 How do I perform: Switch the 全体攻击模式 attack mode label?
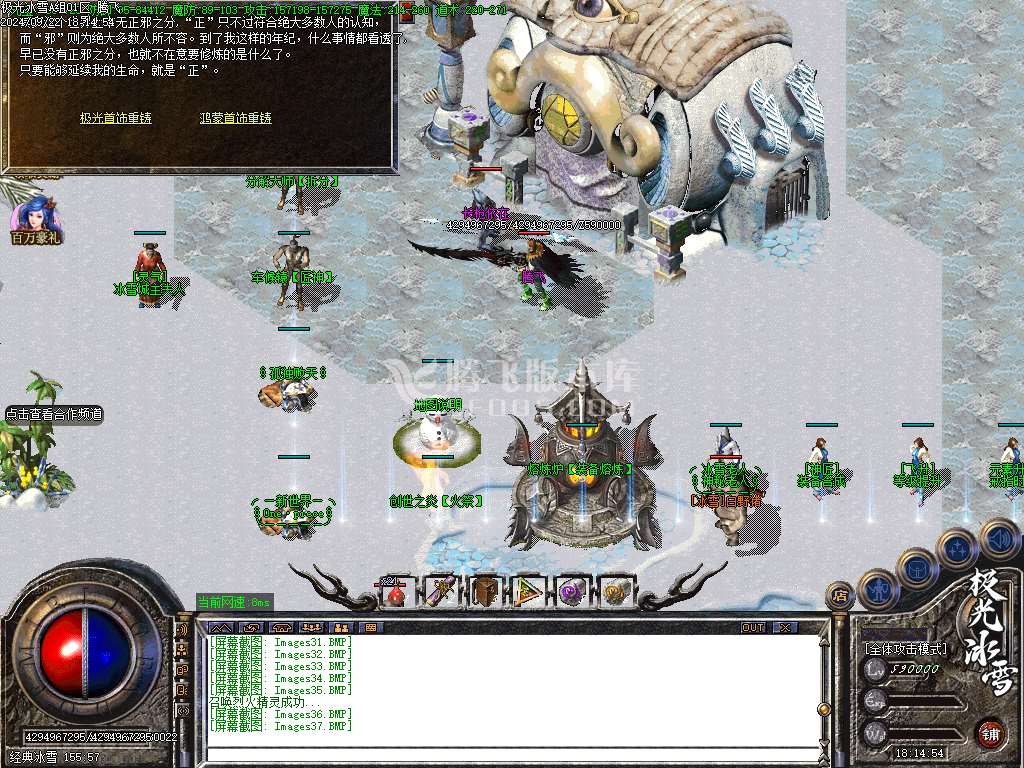coord(906,649)
